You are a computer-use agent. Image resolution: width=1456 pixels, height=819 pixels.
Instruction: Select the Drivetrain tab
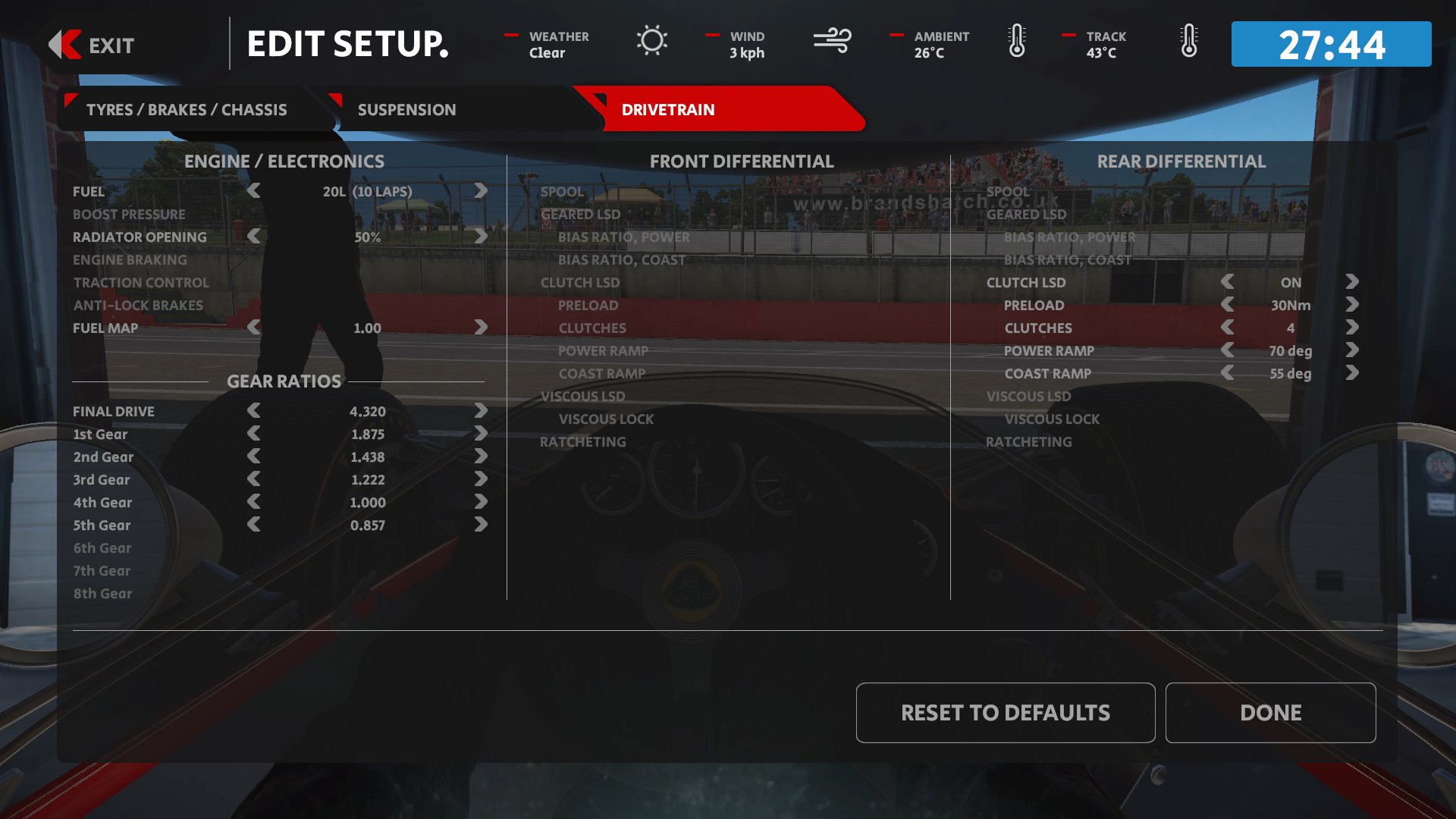(667, 110)
